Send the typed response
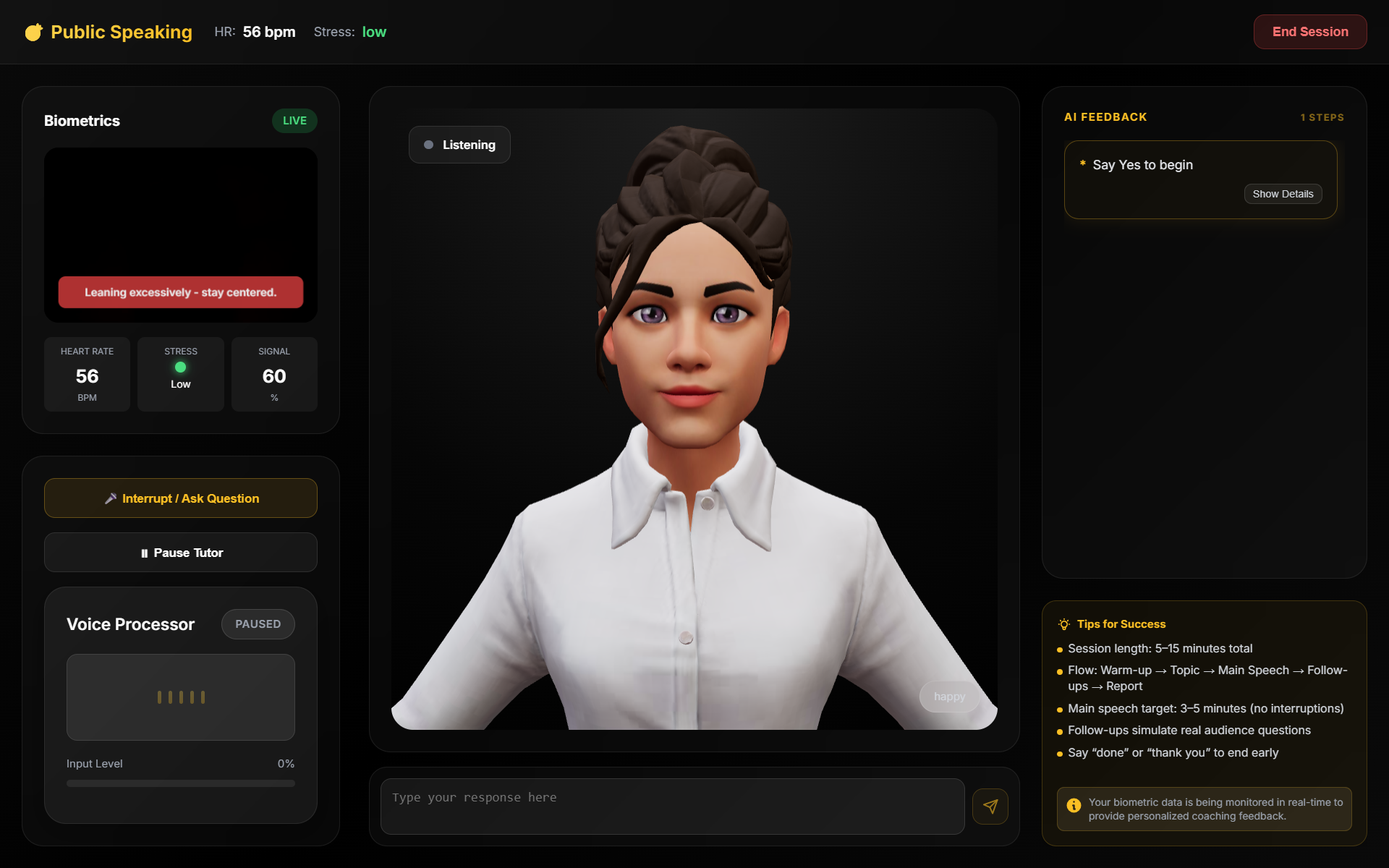Image resolution: width=1389 pixels, height=868 pixels. (990, 807)
